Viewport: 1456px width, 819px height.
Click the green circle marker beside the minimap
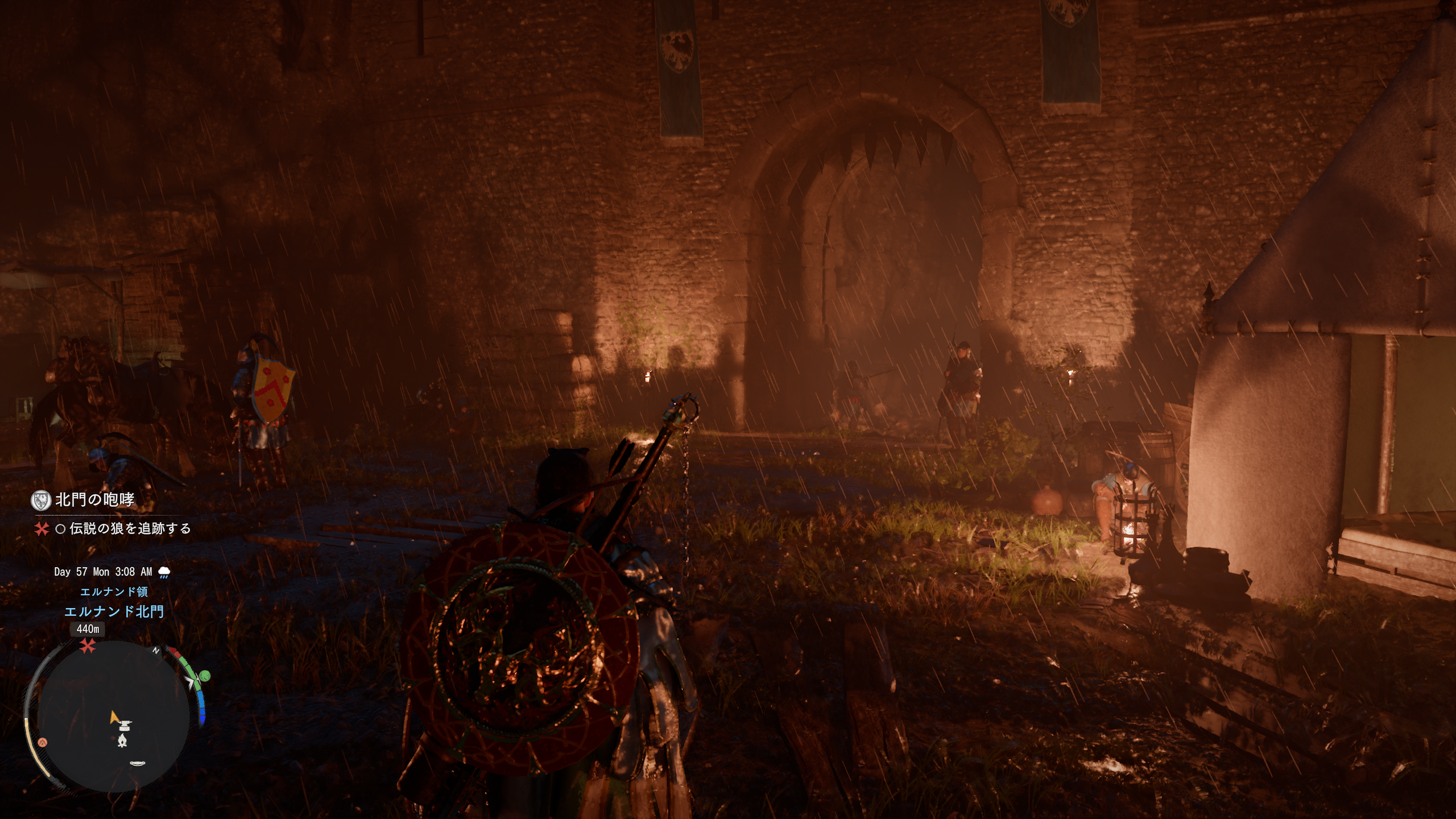tap(205, 676)
